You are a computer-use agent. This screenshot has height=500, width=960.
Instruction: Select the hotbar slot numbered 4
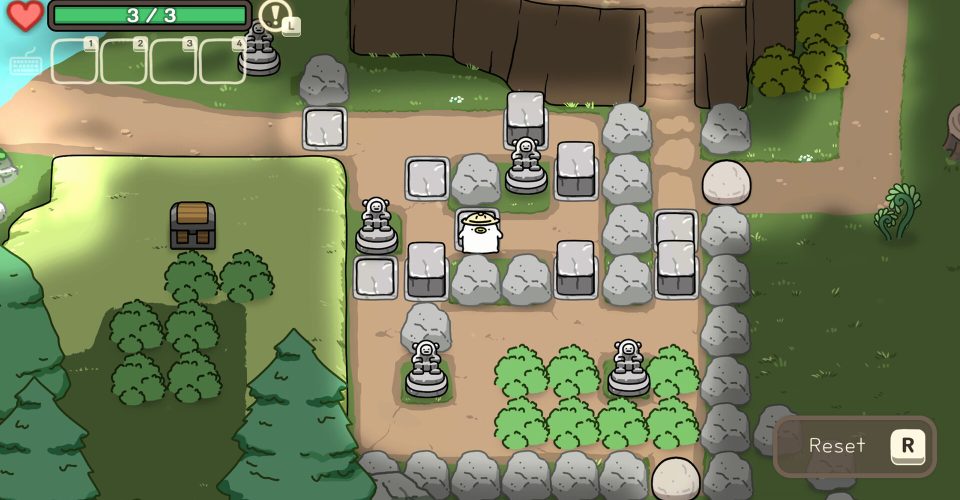point(222,61)
